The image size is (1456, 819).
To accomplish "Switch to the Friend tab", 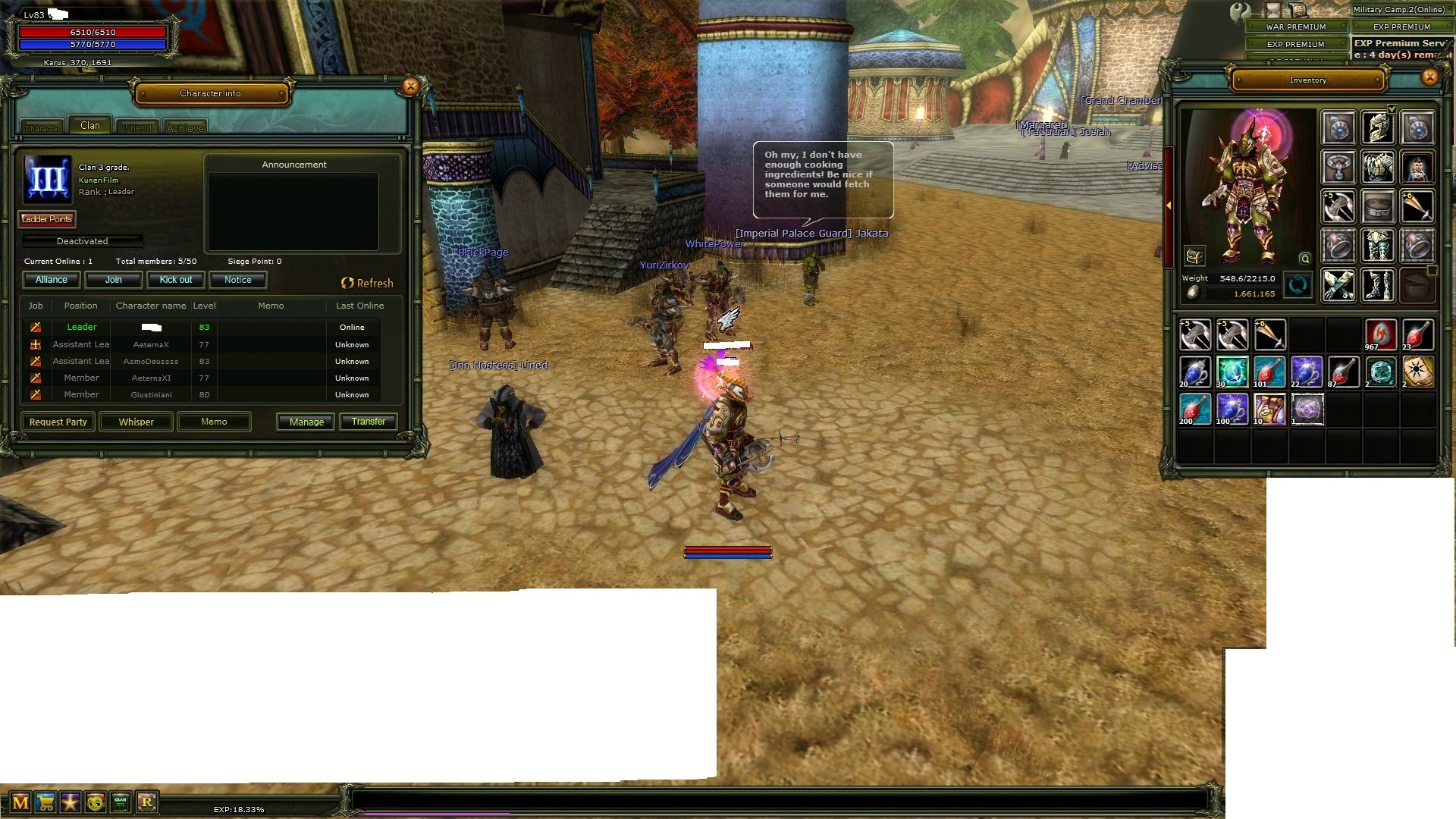I will tap(136, 126).
